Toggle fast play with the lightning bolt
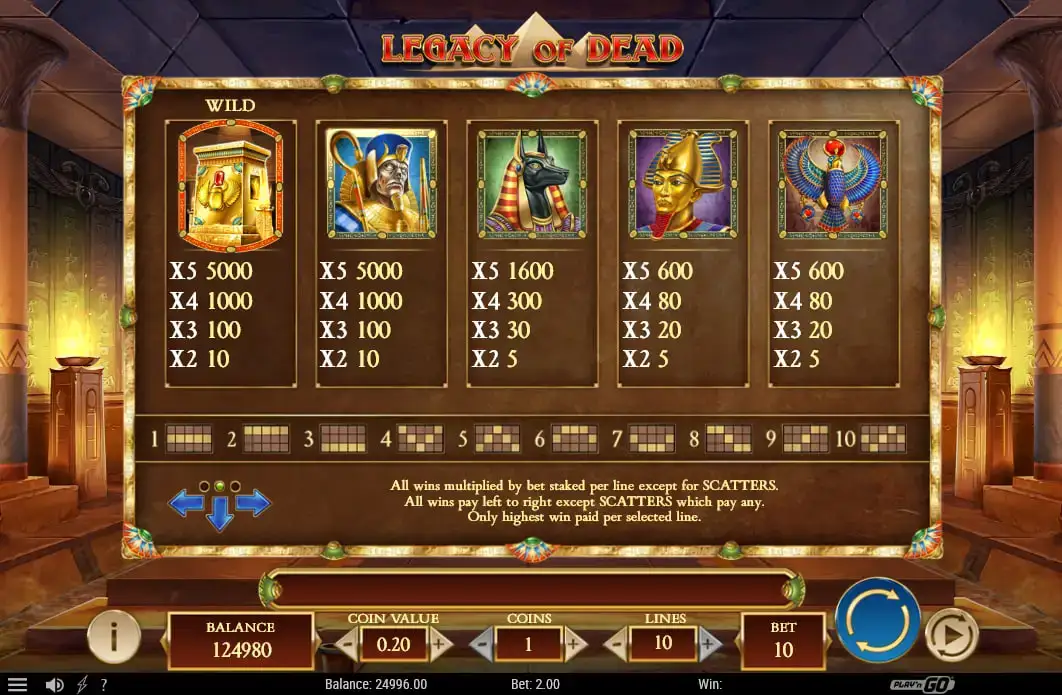The image size is (1062, 695). coord(81,685)
